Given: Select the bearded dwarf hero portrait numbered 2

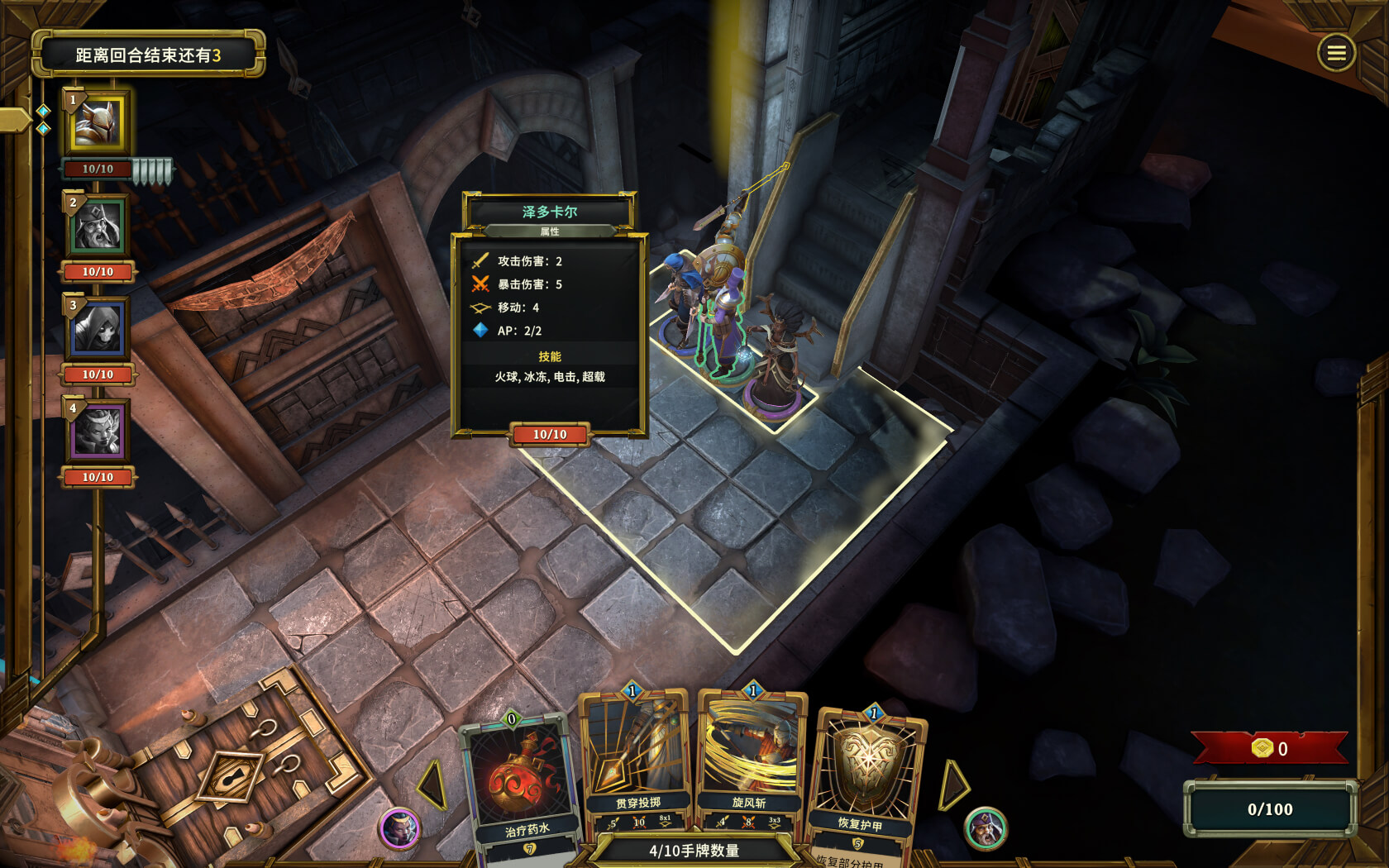Looking at the screenshot, I should tap(98, 226).
